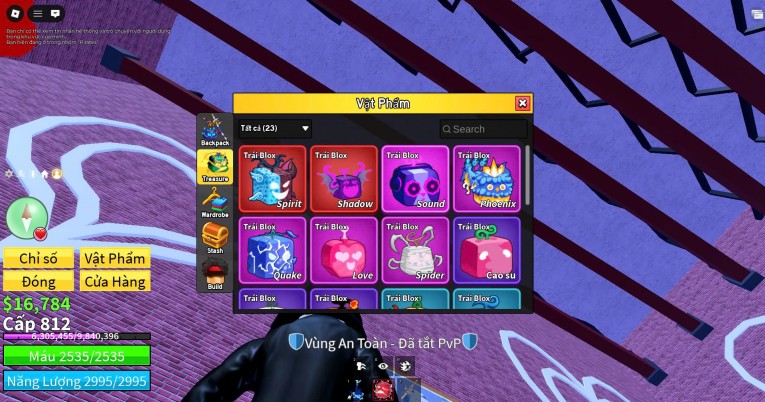The height and width of the screenshot is (402, 765).
Task: Select the Spider fruit slot
Action: tap(415, 250)
